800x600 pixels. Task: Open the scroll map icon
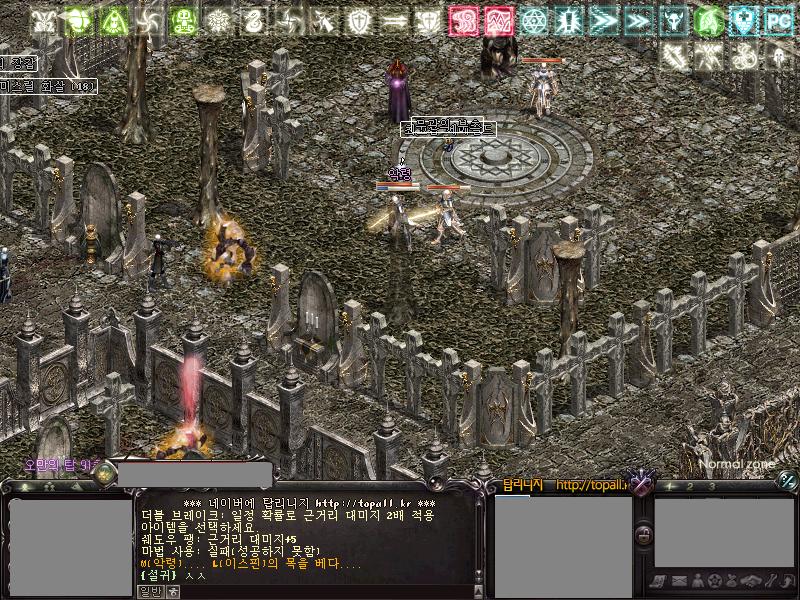pos(656,581)
